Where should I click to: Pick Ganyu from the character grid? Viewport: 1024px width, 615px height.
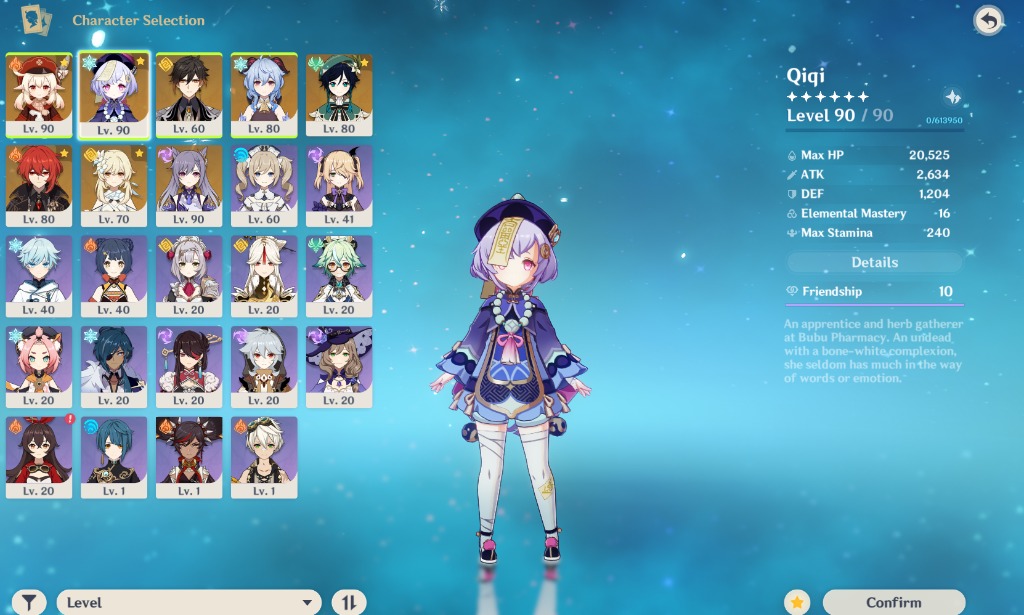tap(264, 94)
